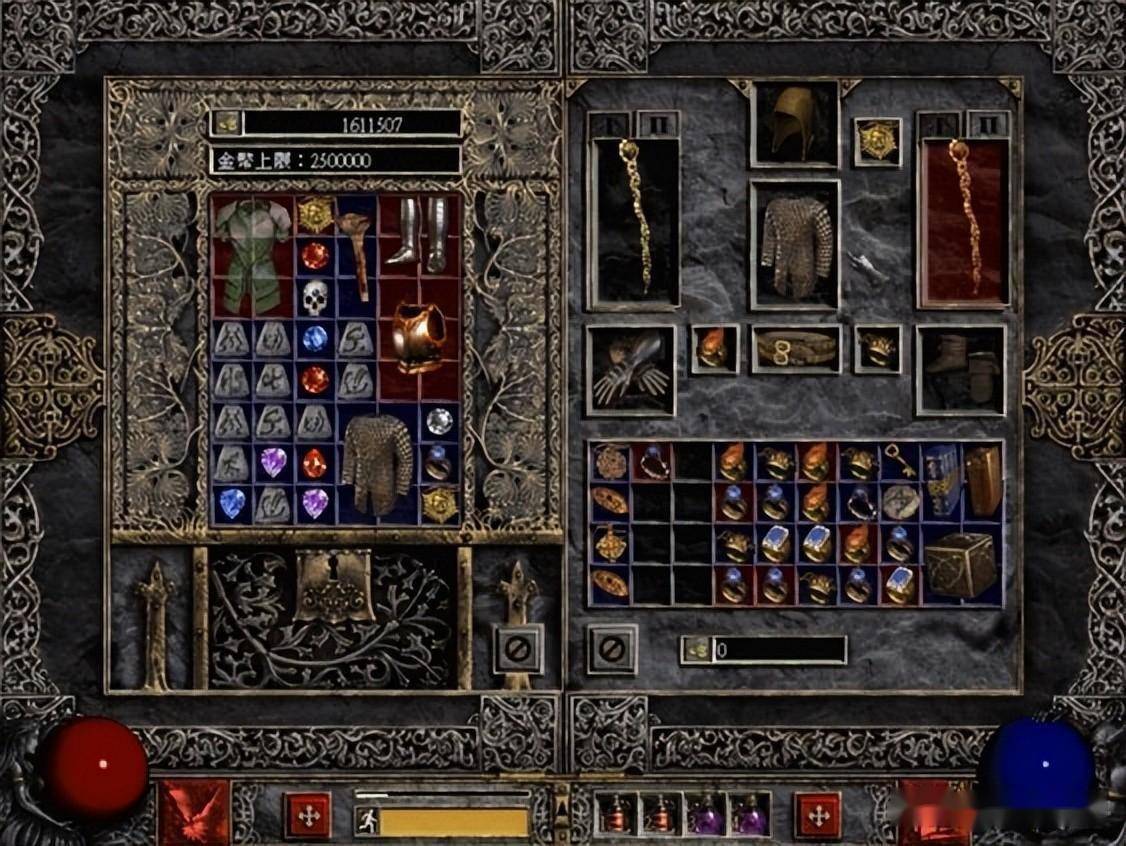Toggle the run/walk button

click(x=367, y=821)
